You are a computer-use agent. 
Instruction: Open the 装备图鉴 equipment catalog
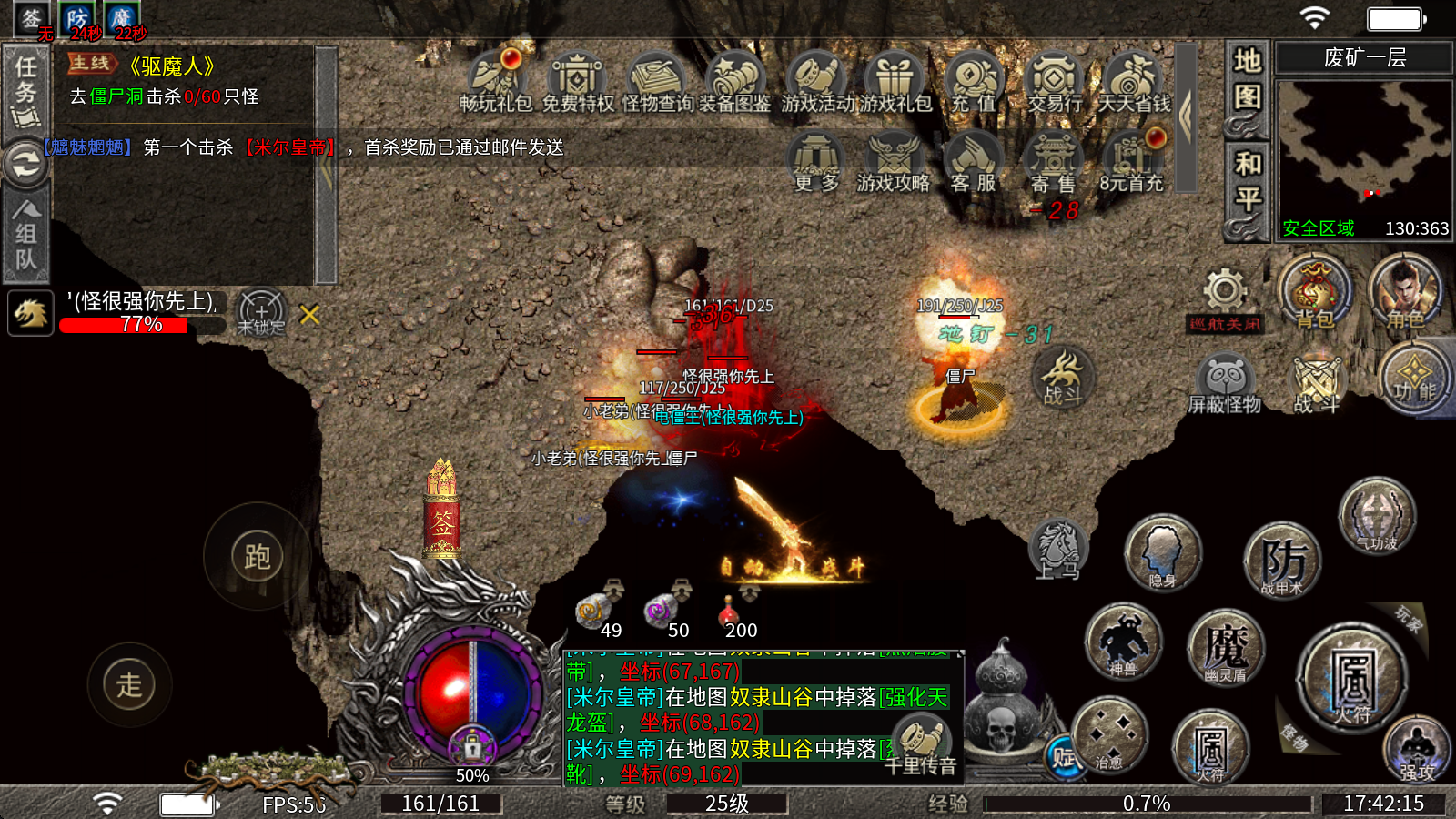point(735,81)
